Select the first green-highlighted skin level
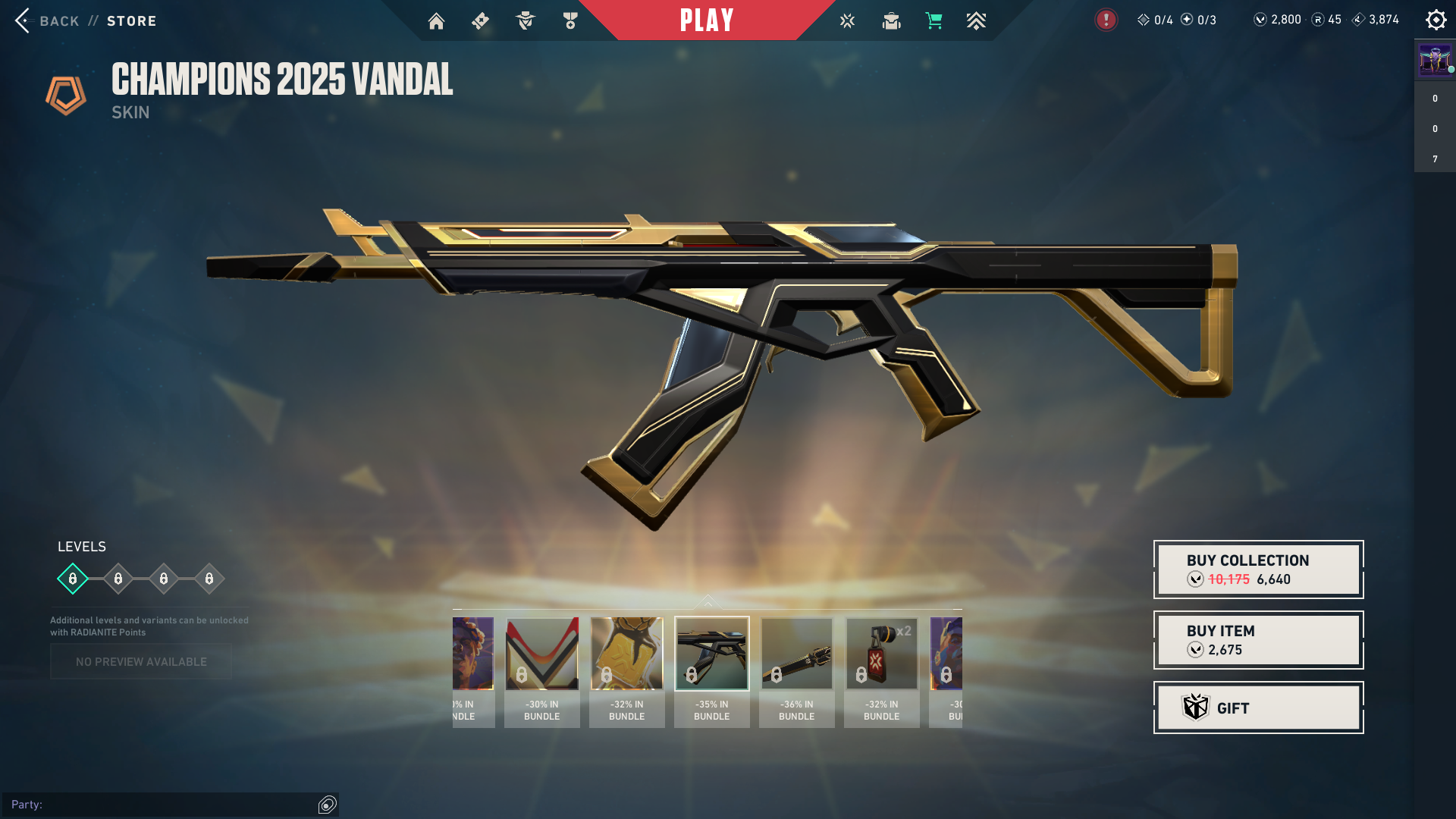1456x819 pixels. [x=73, y=579]
